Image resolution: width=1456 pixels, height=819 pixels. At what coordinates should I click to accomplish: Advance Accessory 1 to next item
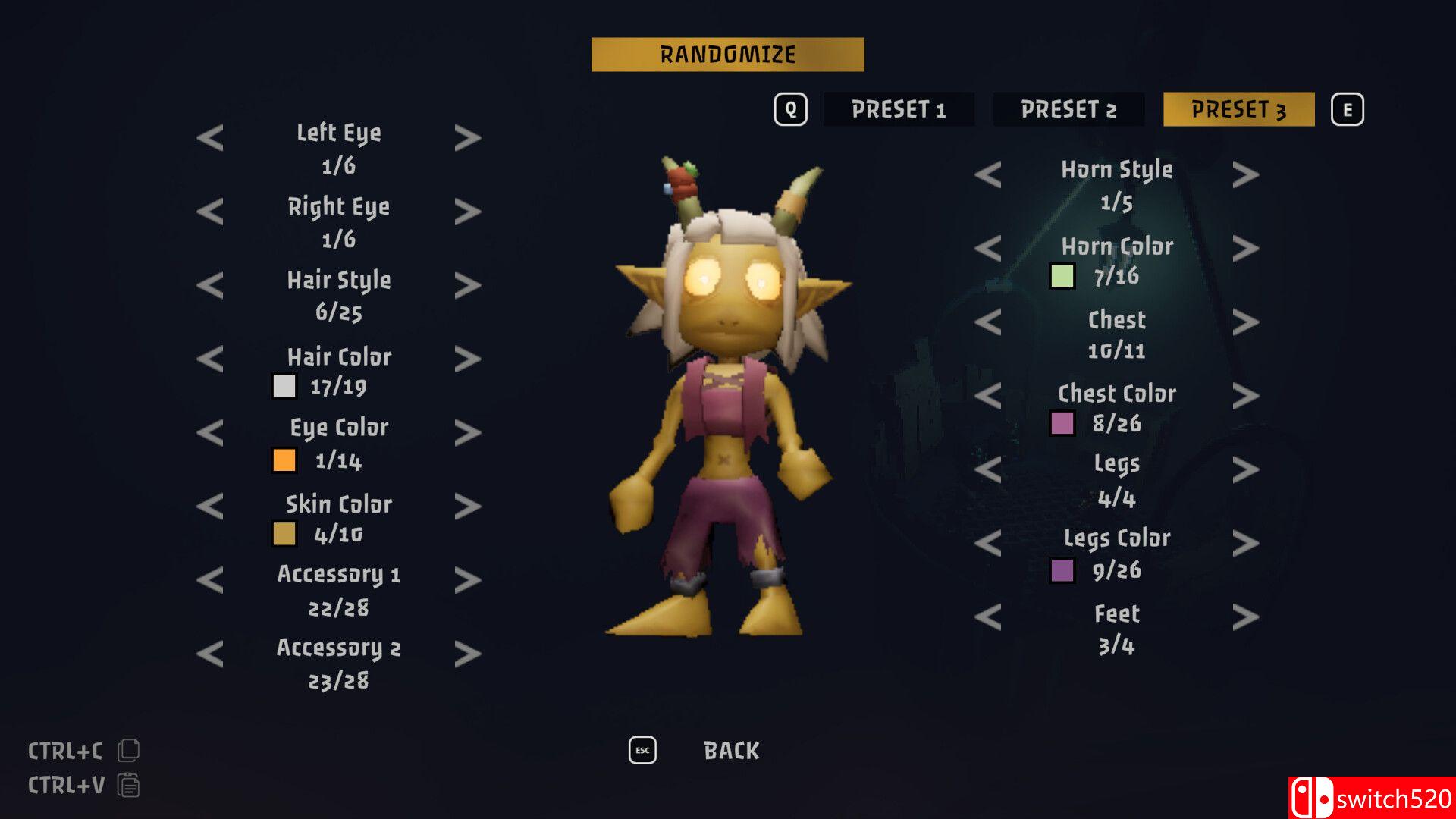468,580
